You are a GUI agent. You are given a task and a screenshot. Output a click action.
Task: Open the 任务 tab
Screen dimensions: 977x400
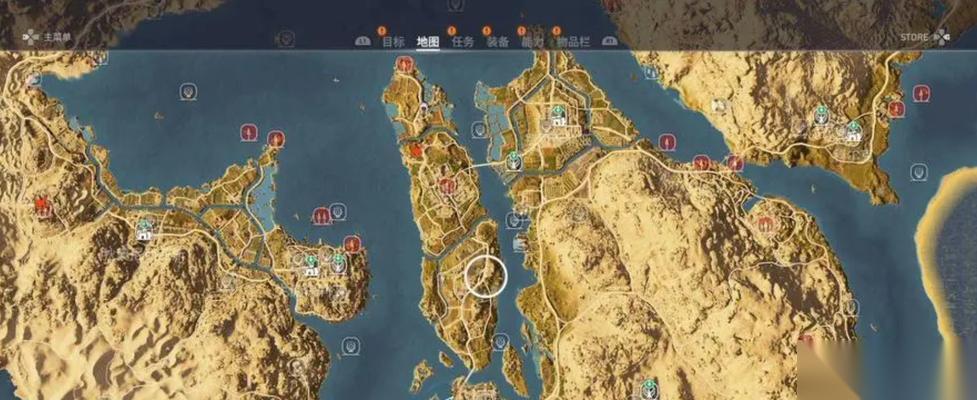coord(462,41)
